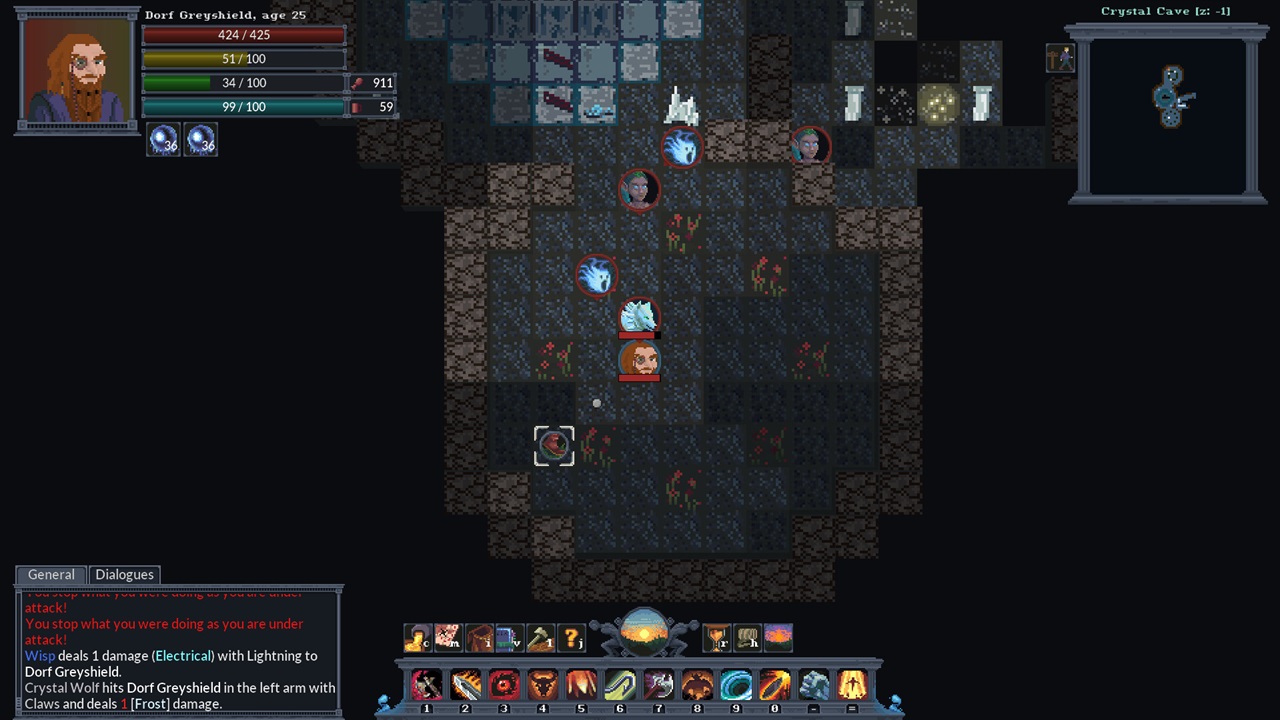The height and width of the screenshot is (720, 1280).
Task: Switch to the Dialogues log tab
Action: click(x=124, y=575)
